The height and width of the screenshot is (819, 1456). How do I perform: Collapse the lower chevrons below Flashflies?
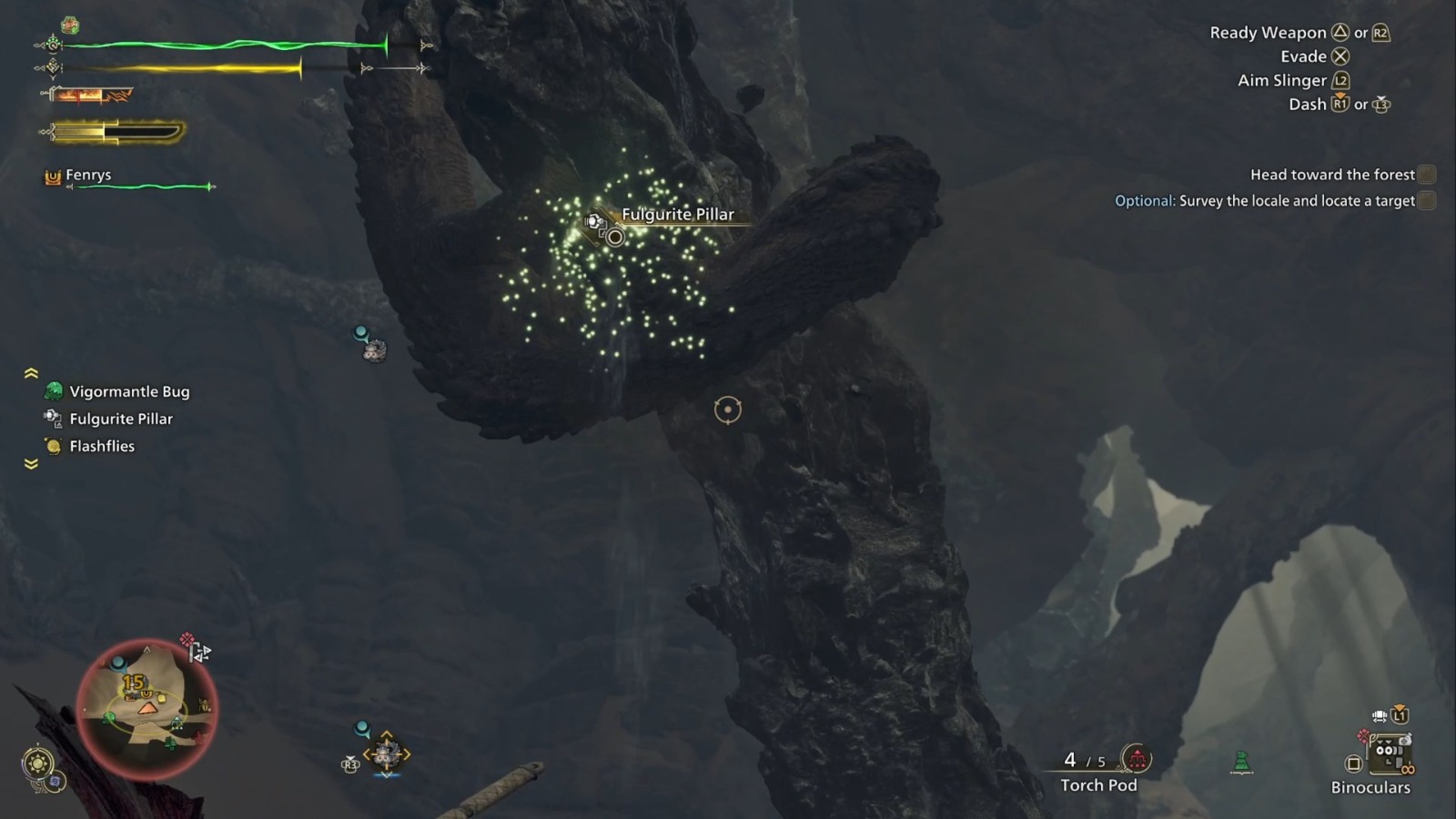pyautogui.click(x=32, y=464)
